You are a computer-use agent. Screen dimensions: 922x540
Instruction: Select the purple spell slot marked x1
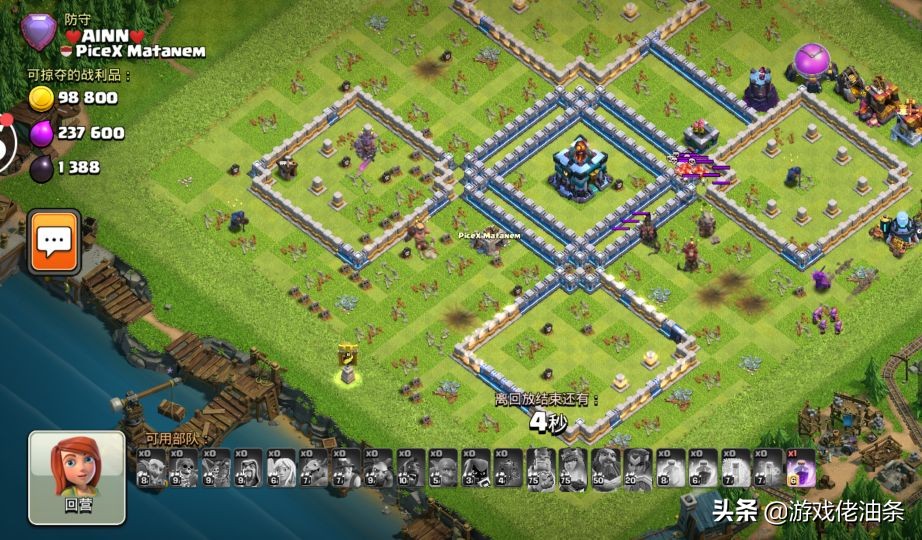pyautogui.click(x=802, y=467)
